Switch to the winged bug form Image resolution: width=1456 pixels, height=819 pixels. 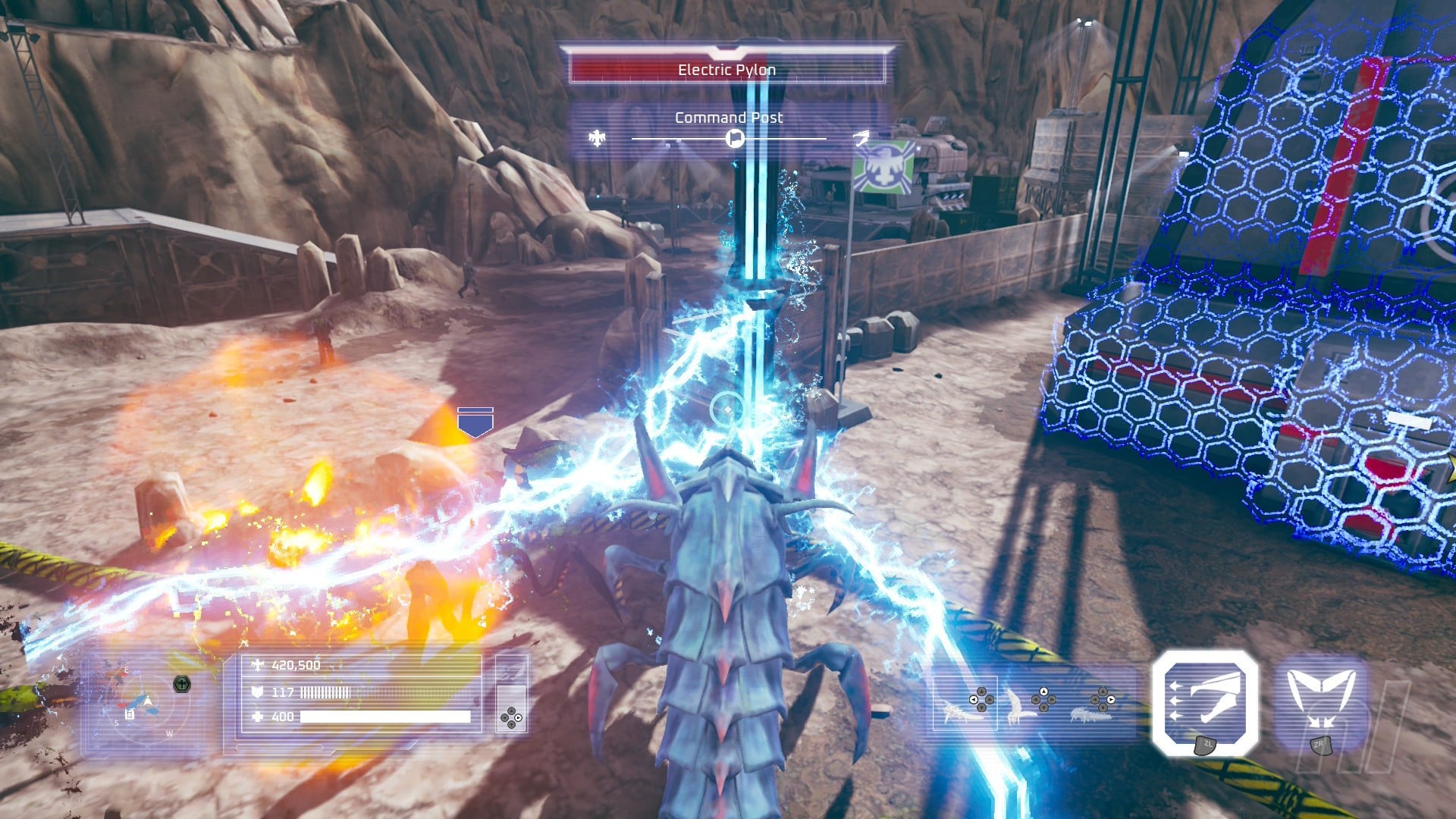pyautogui.click(x=1020, y=705)
